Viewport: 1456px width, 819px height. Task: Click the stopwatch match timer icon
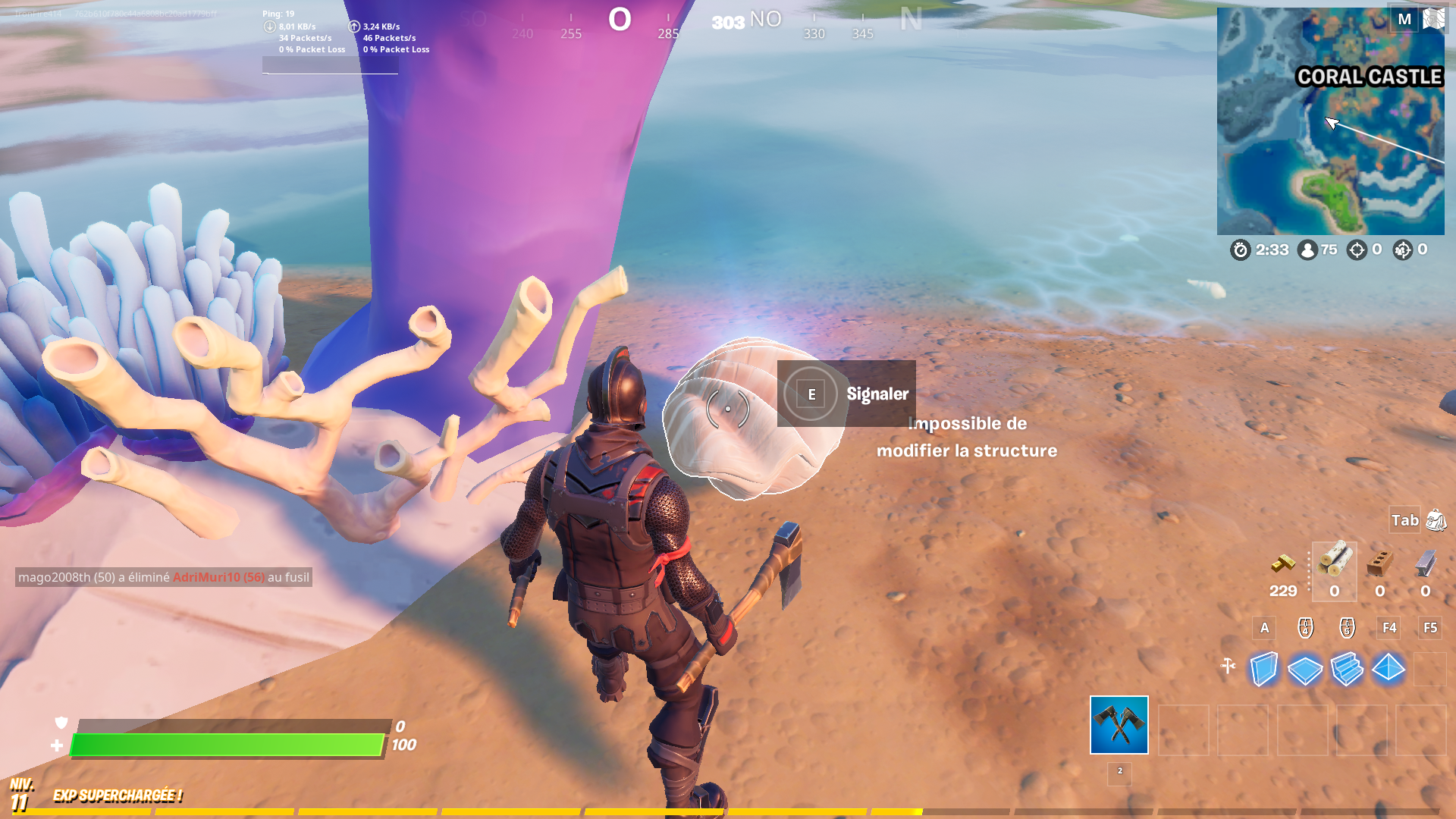[1241, 250]
